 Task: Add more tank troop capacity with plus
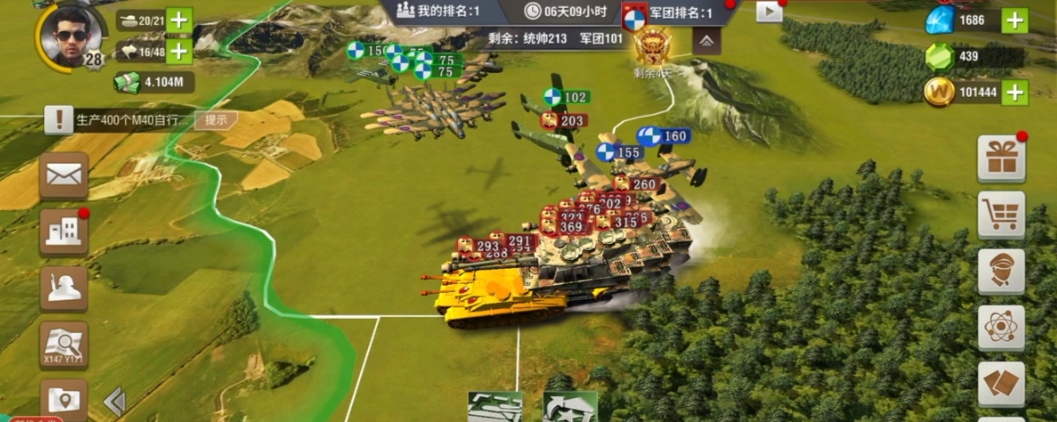point(179,20)
